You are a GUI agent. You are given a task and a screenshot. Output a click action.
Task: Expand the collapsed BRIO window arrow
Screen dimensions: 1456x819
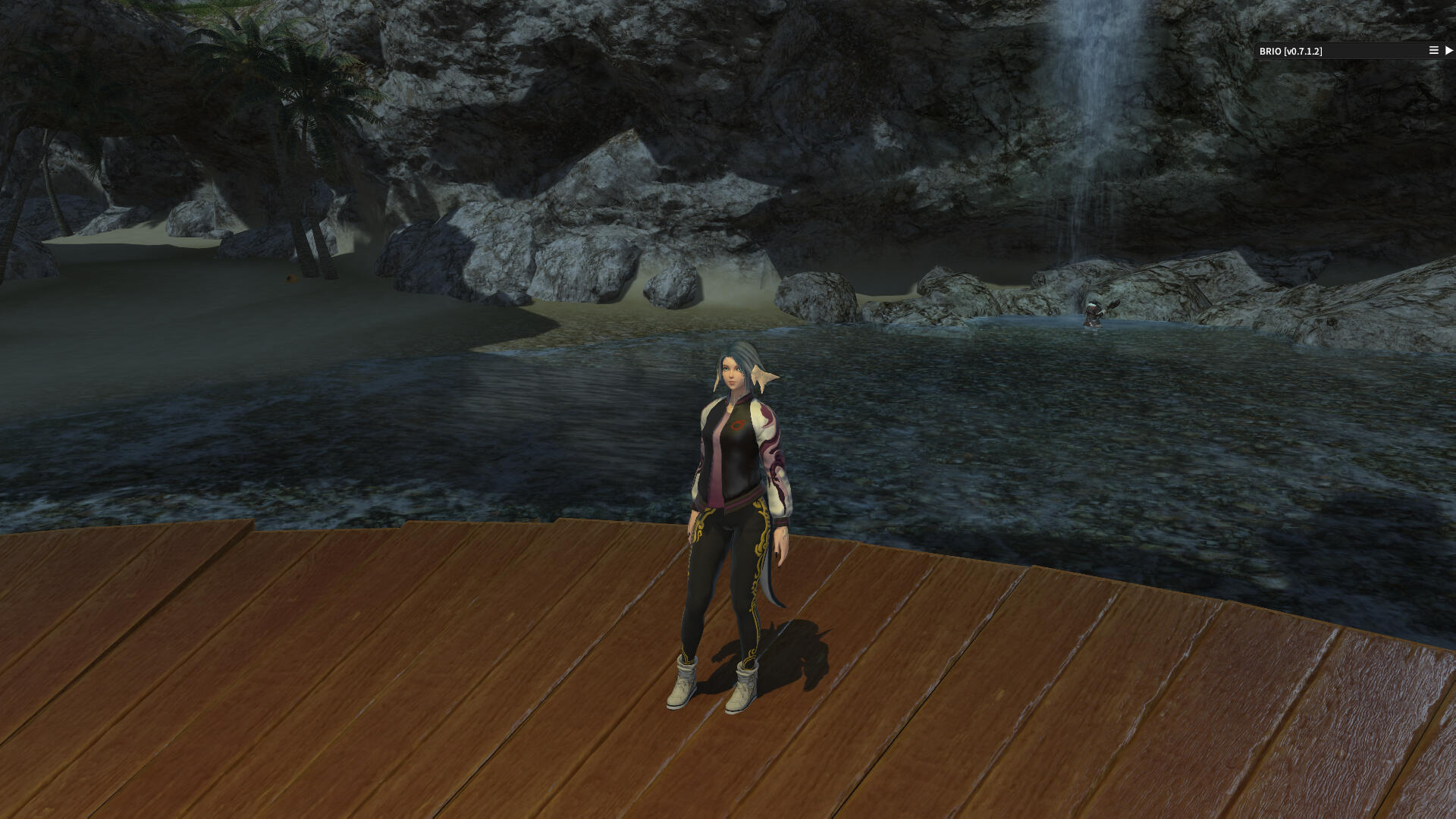[1449, 51]
